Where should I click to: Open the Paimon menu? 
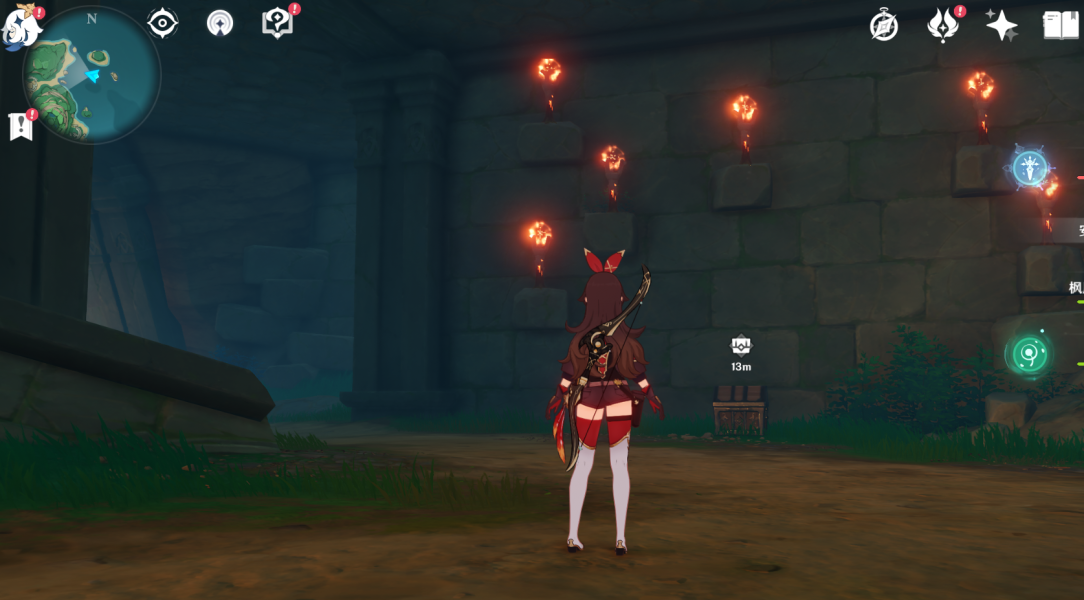(22, 27)
